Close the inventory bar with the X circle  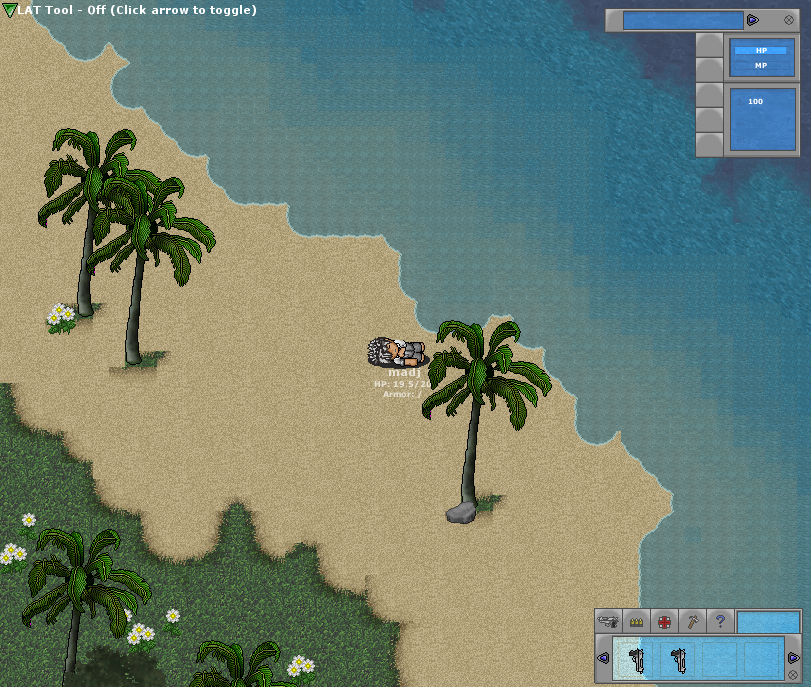(x=793, y=675)
